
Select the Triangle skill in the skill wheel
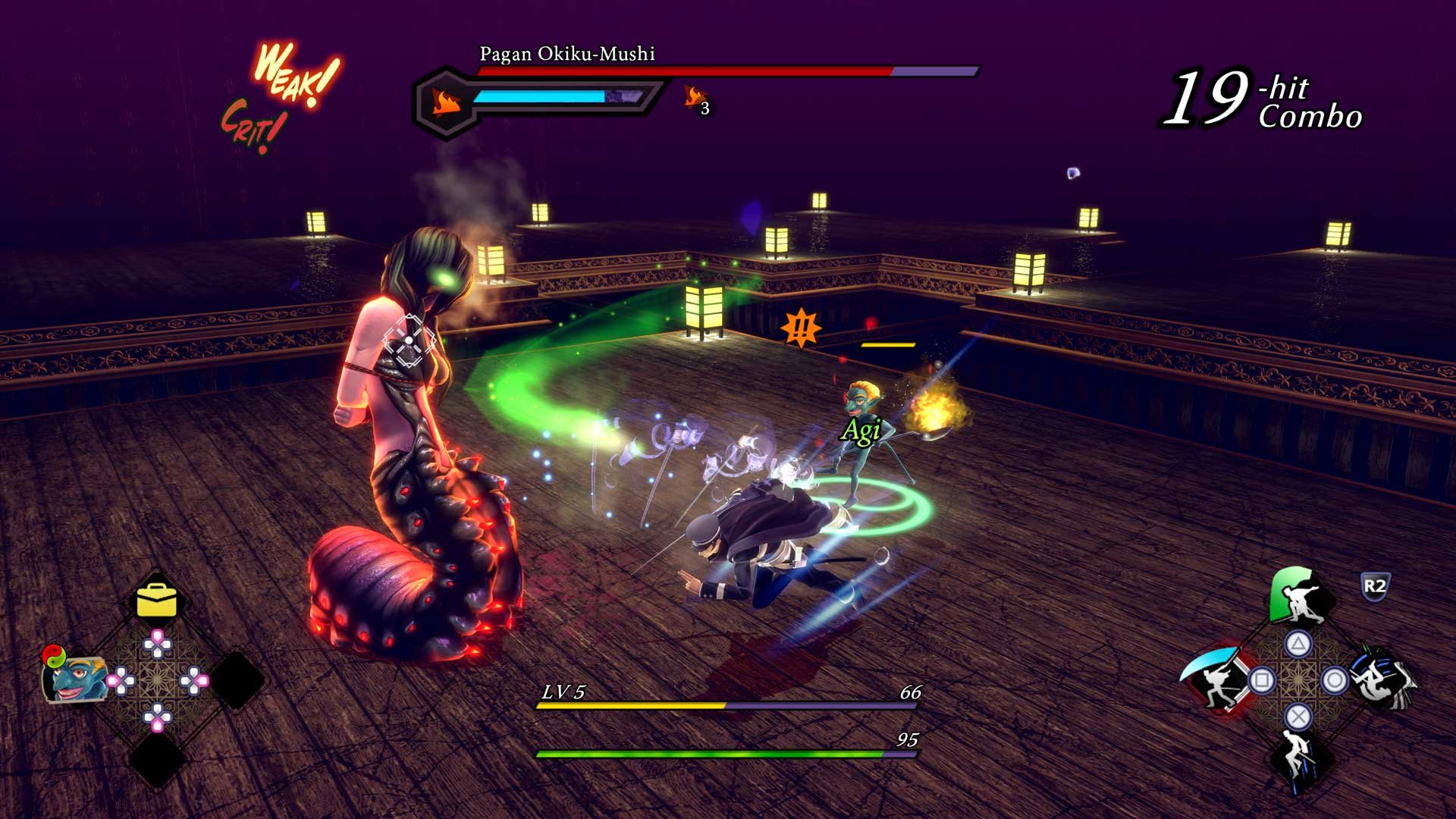pos(1297,642)
